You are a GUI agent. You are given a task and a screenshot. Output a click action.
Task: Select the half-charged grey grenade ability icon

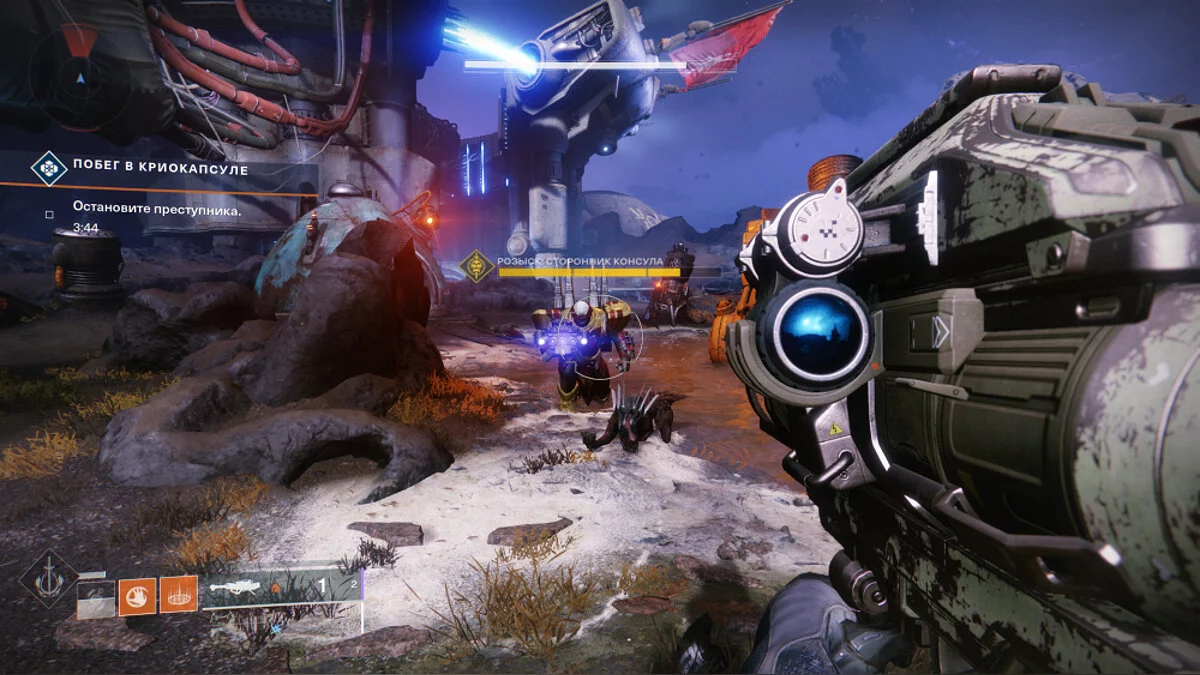(x=92, y=596)
